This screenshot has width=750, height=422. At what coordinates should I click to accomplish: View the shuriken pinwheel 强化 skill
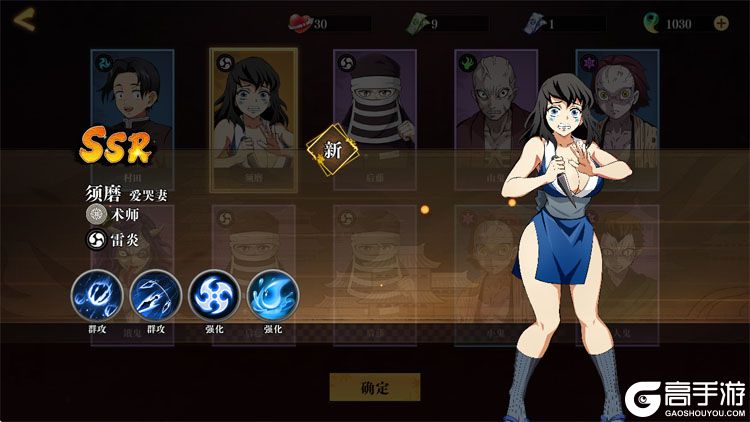pos(214,295)
